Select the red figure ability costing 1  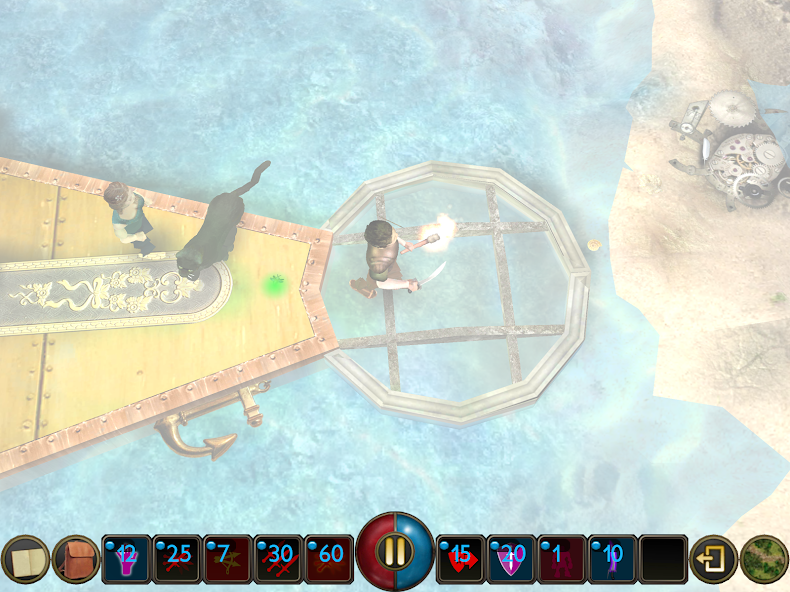pyautogui.click(x=563, y=559)
